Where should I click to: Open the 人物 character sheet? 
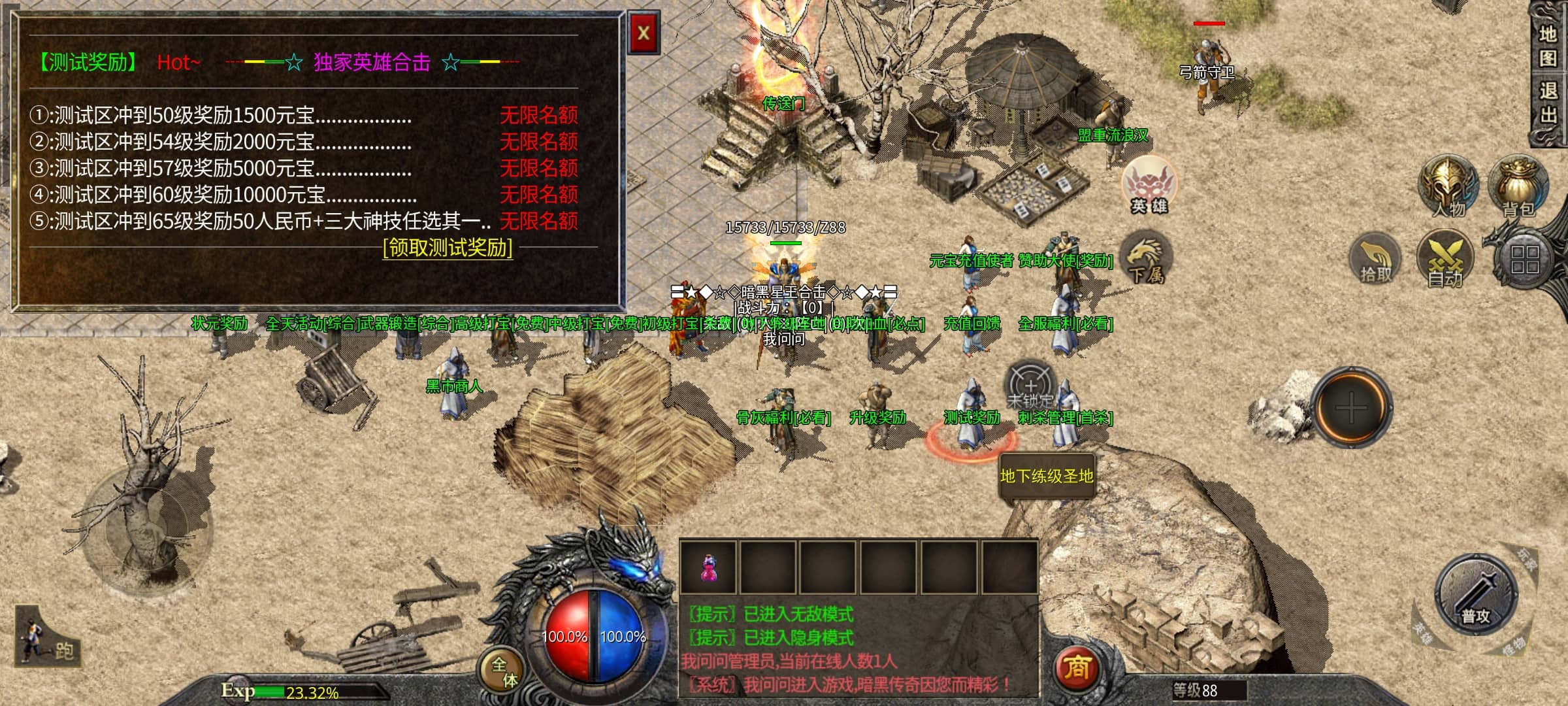coord(1448,186)
